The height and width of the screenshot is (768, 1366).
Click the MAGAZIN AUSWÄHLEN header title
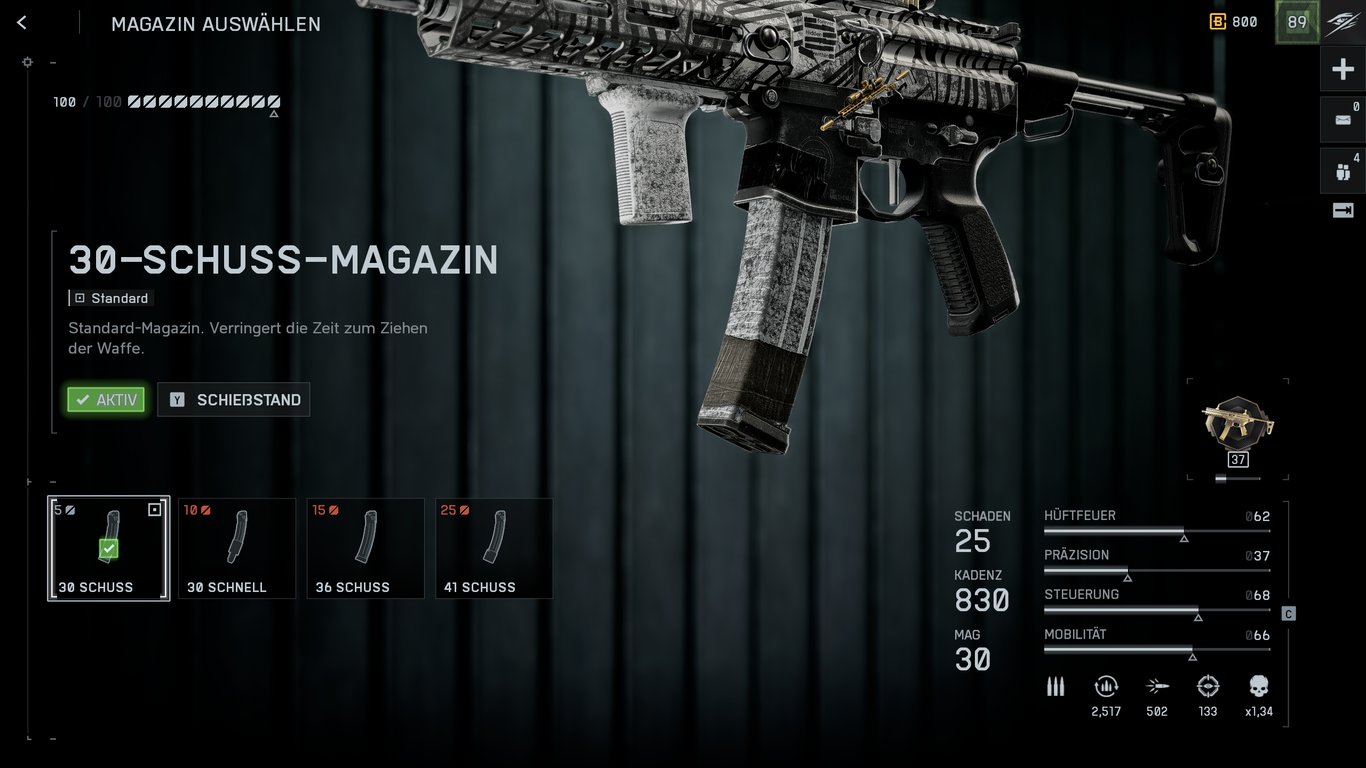(215, 23)
